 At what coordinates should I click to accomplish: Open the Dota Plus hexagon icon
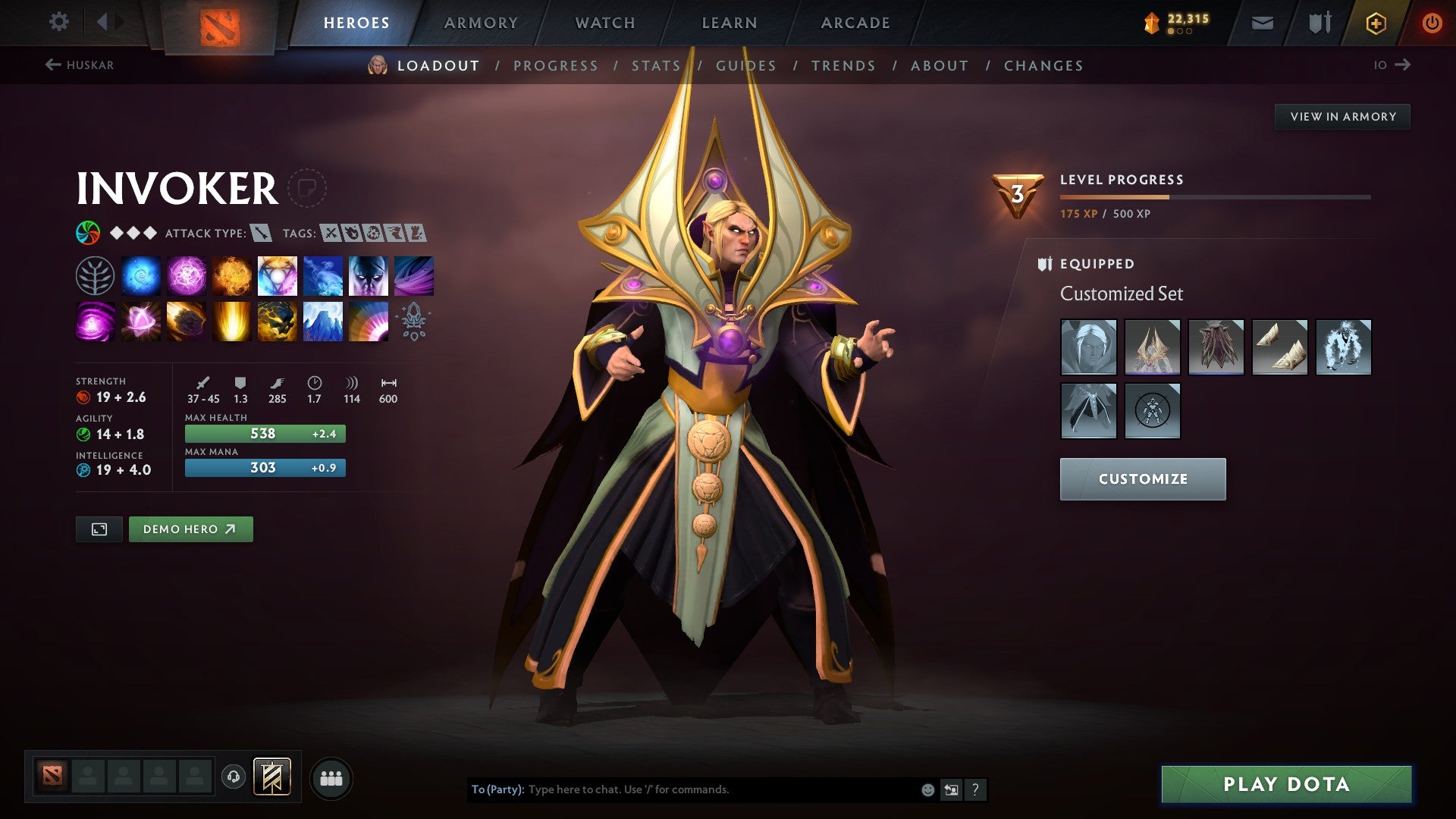pos(1375,22)
